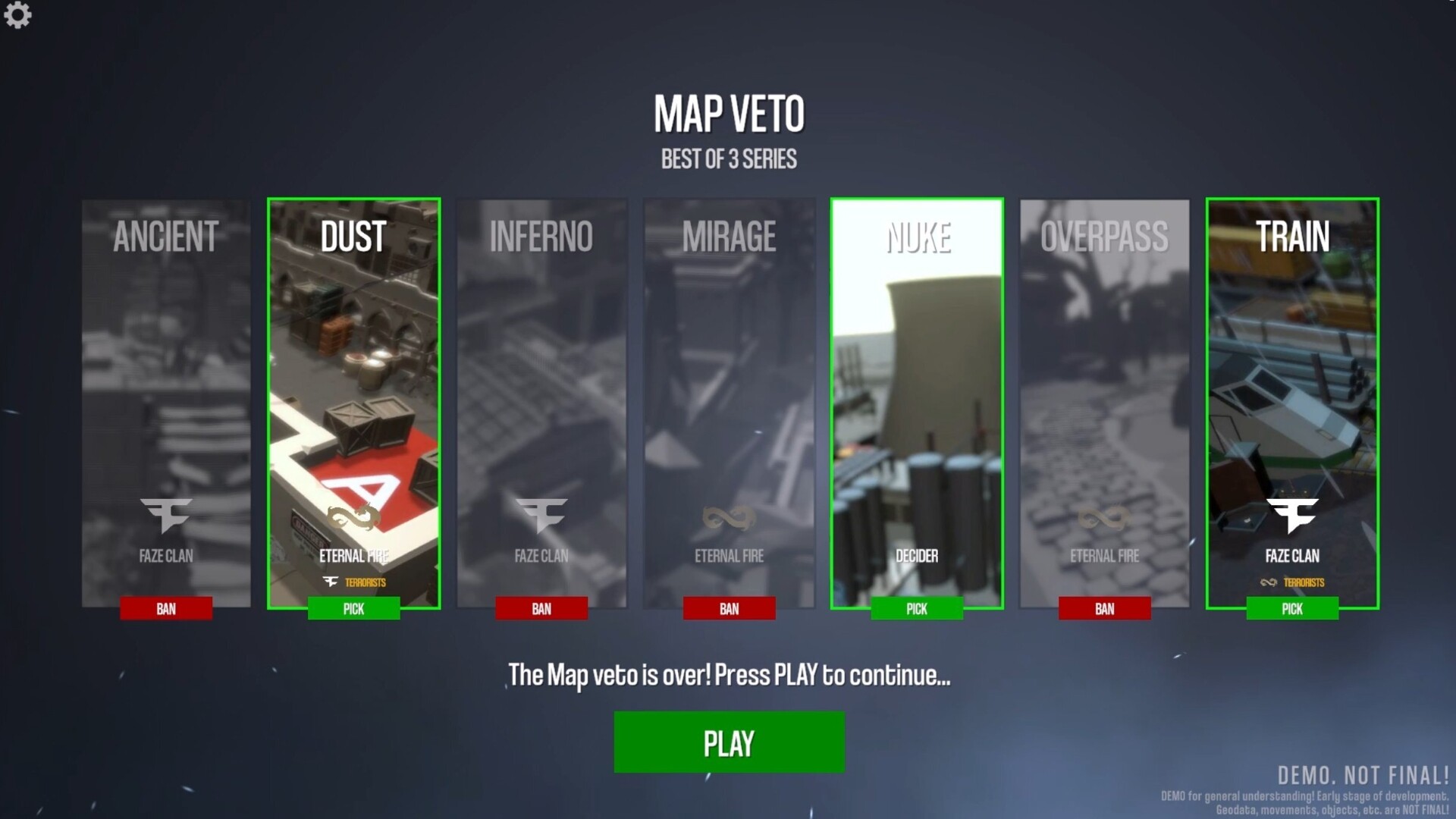This screenshot has width=1456, height=819.
Task: Toggle the PICK banner under Nuke
Action: (916, 609)
